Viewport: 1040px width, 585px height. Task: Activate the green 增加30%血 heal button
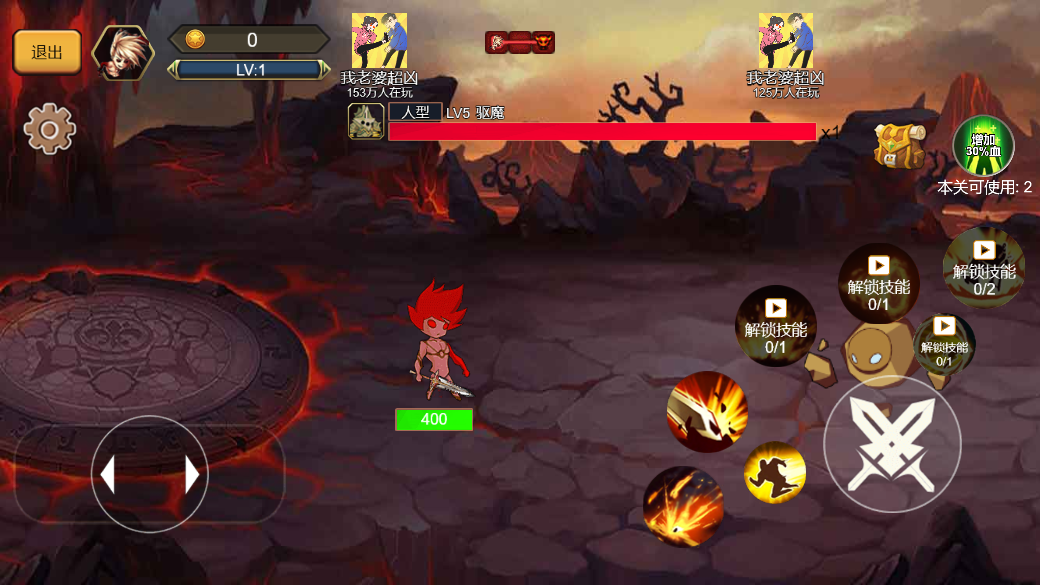tap(983, 146)
